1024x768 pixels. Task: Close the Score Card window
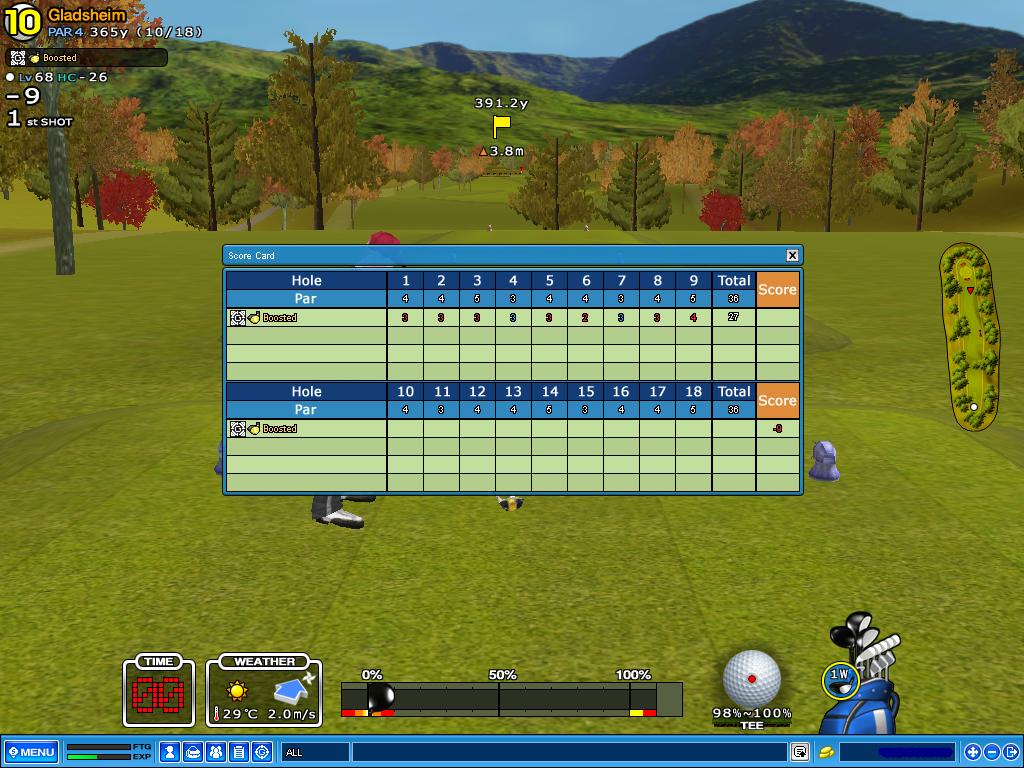pos(792,255)
